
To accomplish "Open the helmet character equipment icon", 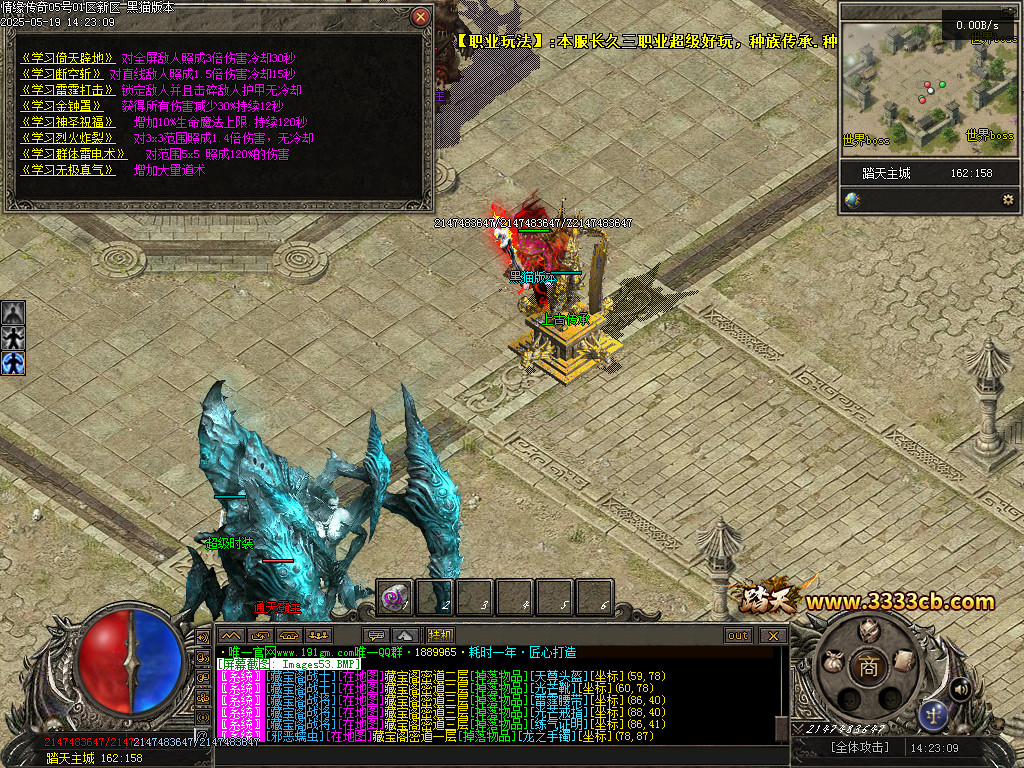I will click(868, 630).
